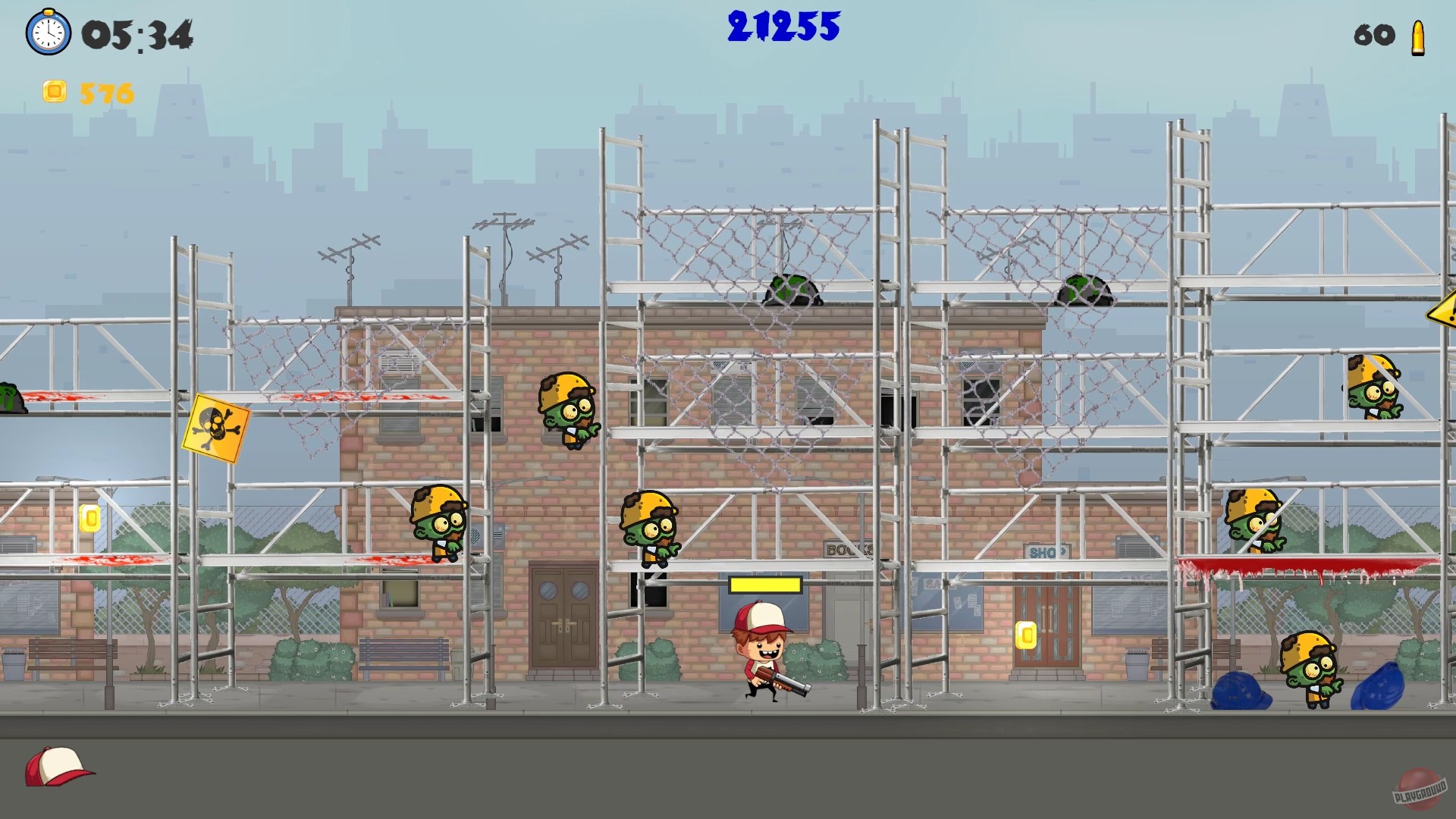The image size is (1456, 819).
Task: Select the skull hazard warning sign
Action: pos(215,427)
